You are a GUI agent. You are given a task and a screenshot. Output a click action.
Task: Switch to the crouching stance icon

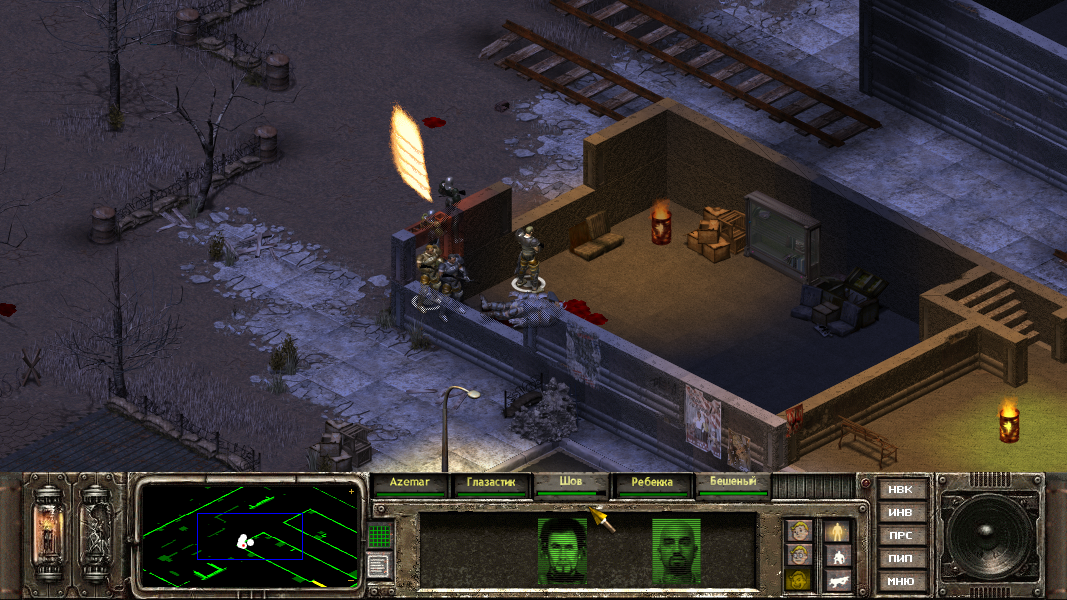837,556
